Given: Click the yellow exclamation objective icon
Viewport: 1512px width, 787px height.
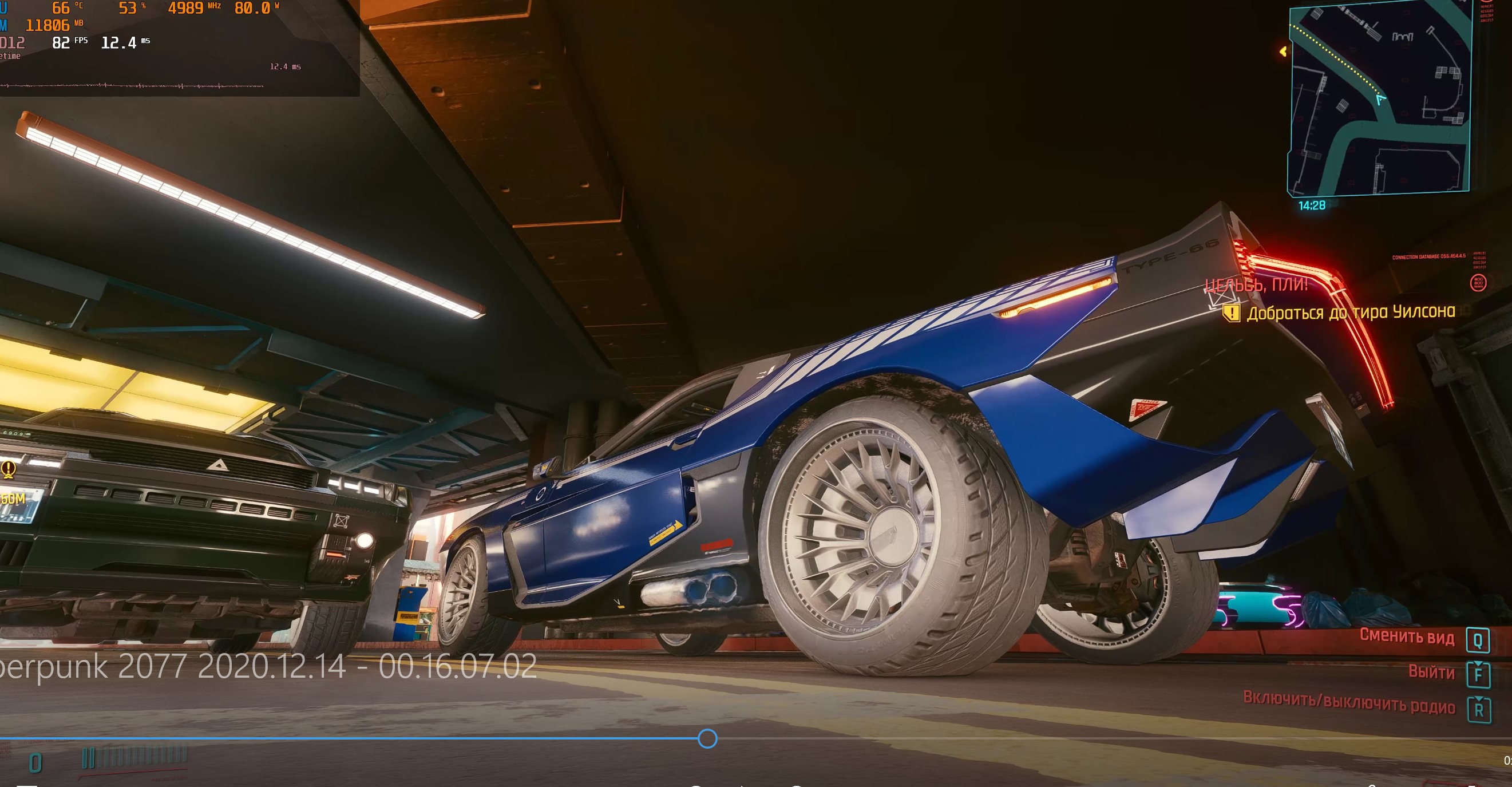Looking at the screenshot, I should [x=1231, y=314].
